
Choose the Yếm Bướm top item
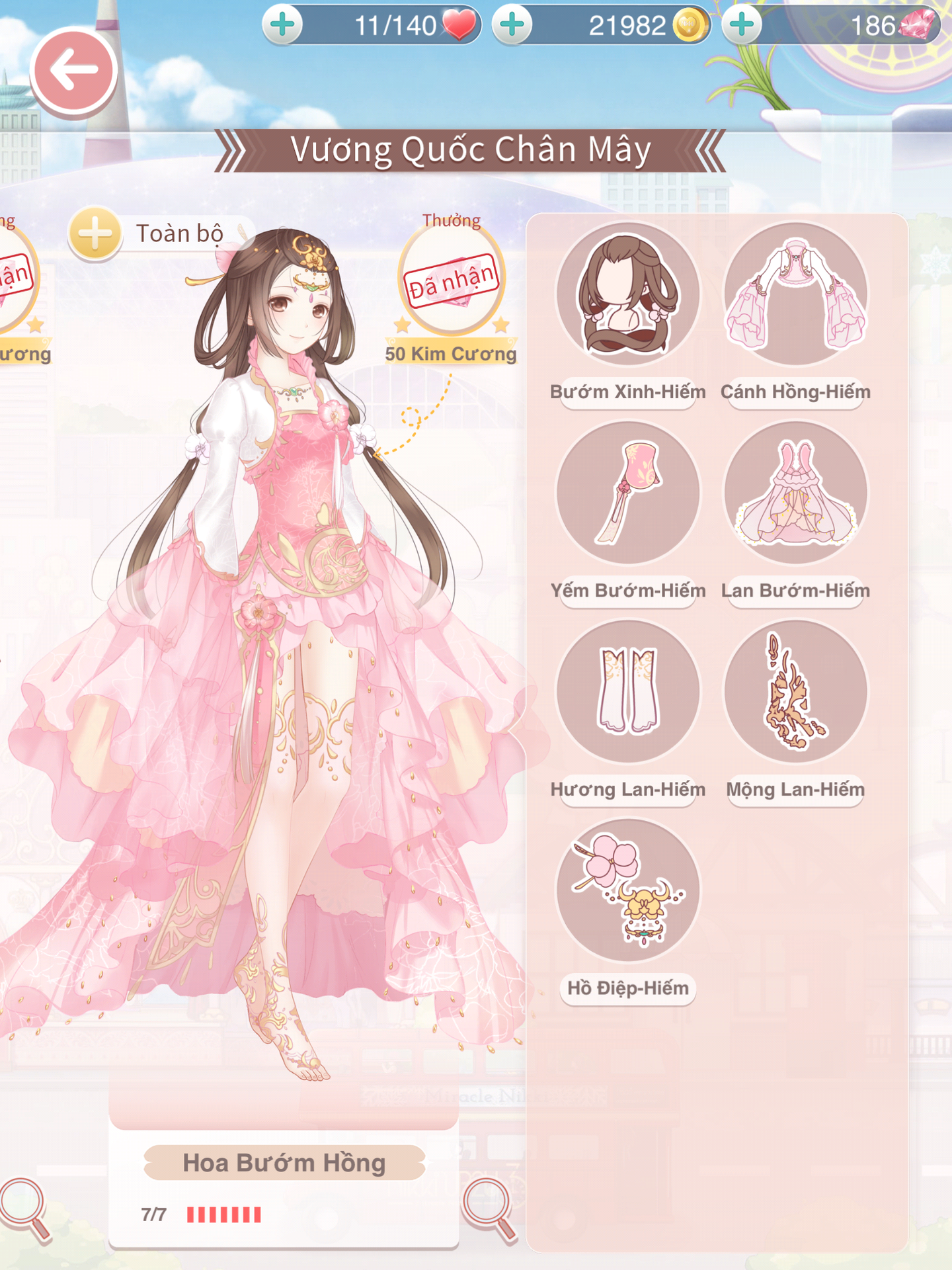tap(627, 493)
